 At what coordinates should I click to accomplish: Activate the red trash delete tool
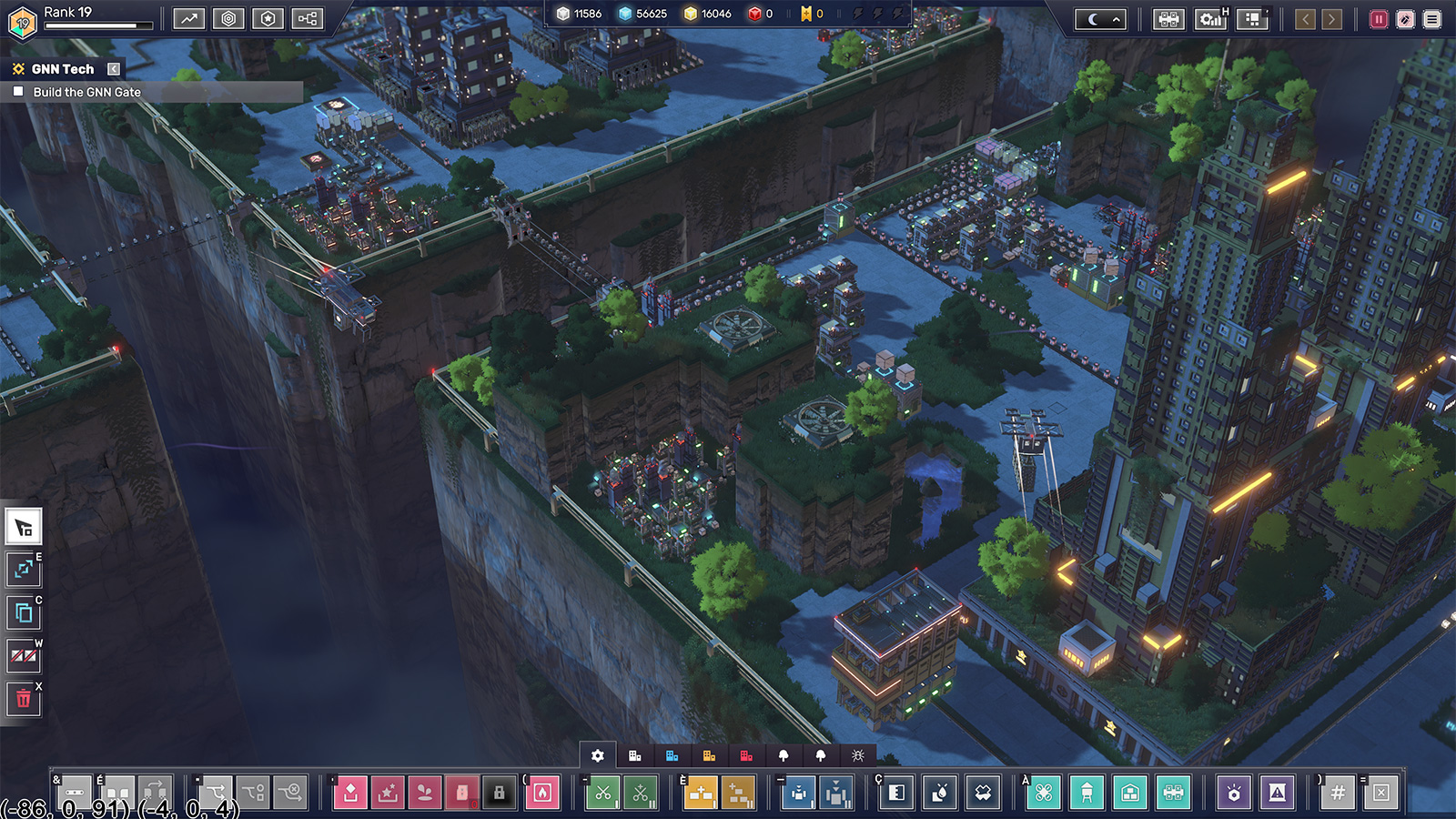coord(24,699)
